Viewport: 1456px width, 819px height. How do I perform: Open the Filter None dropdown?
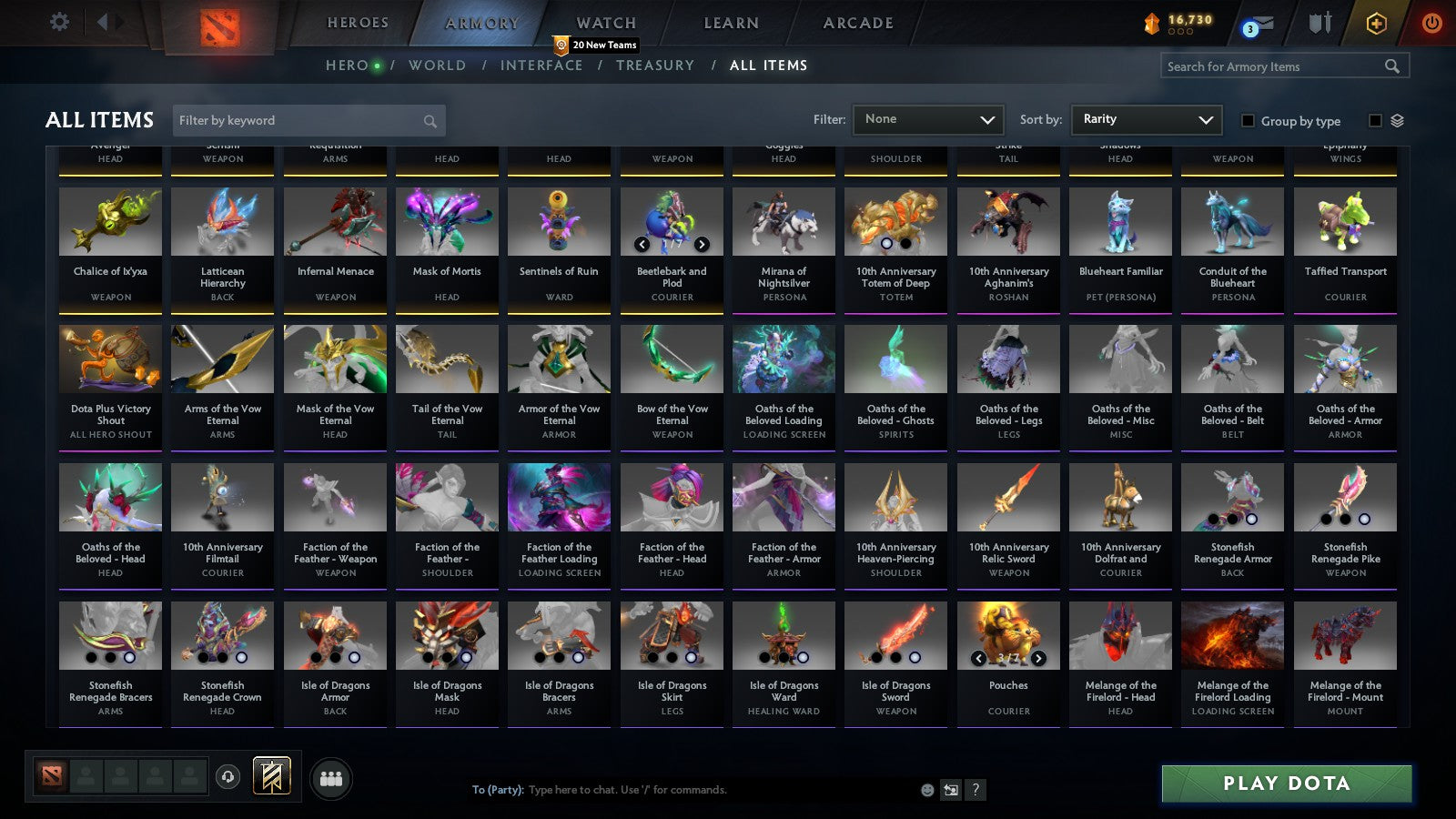coord(928,119)
